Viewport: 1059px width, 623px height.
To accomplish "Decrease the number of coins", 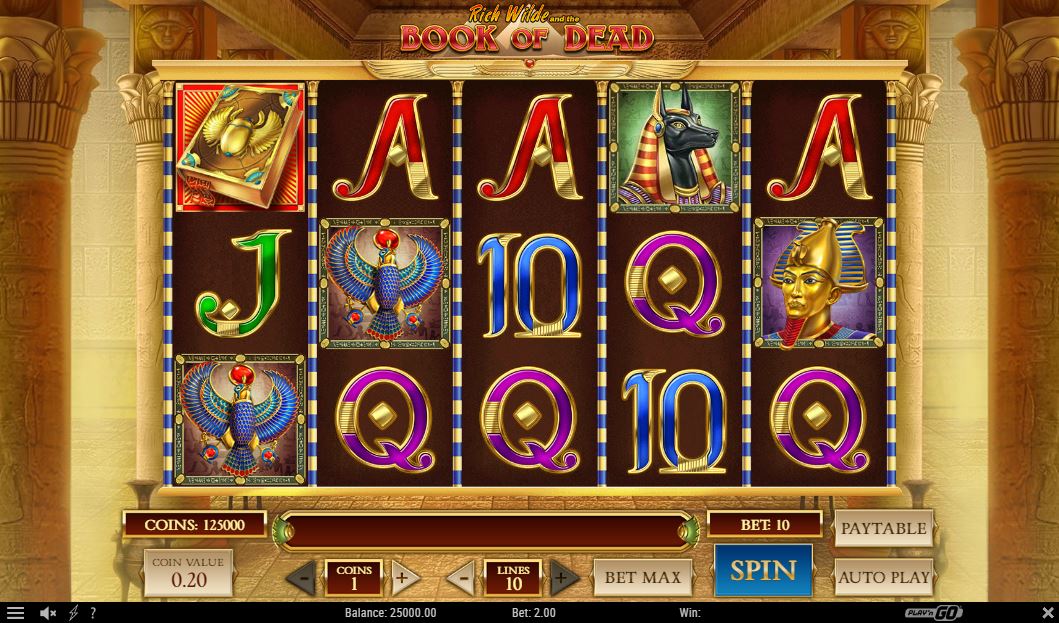I will pos(303,577).
